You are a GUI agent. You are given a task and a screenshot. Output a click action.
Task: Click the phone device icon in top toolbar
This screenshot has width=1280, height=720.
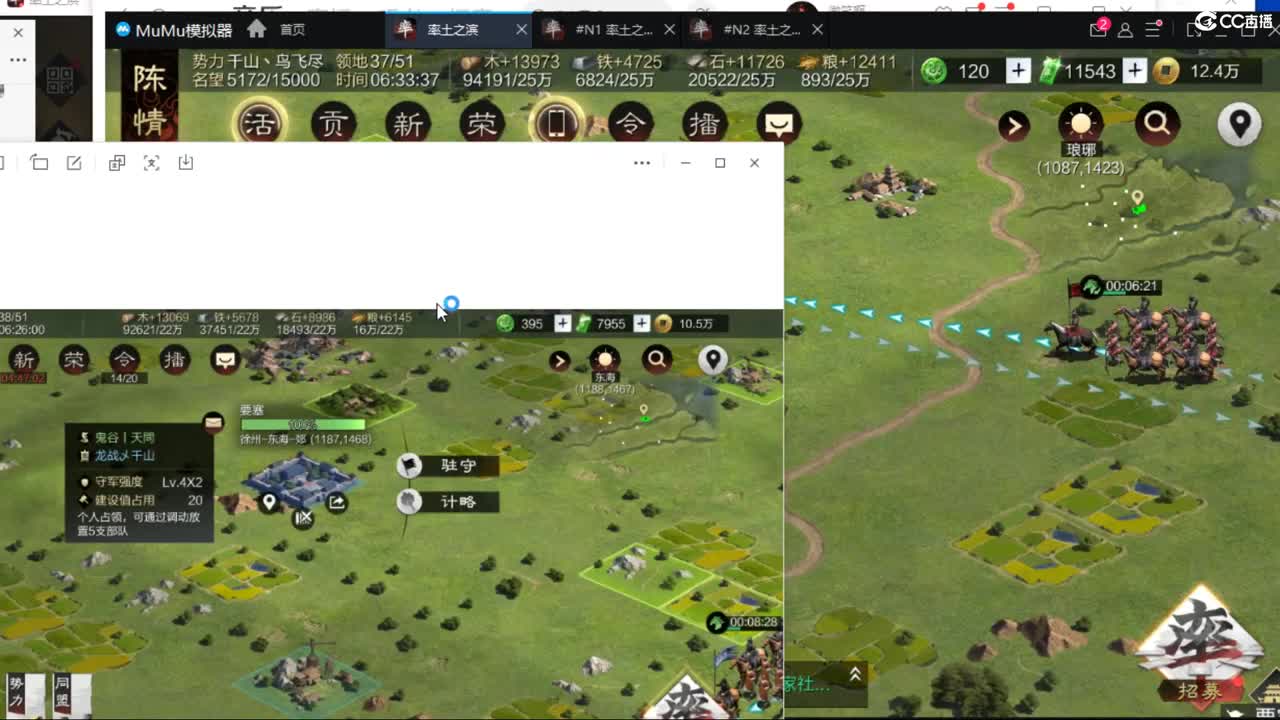(x=557, y=123)
